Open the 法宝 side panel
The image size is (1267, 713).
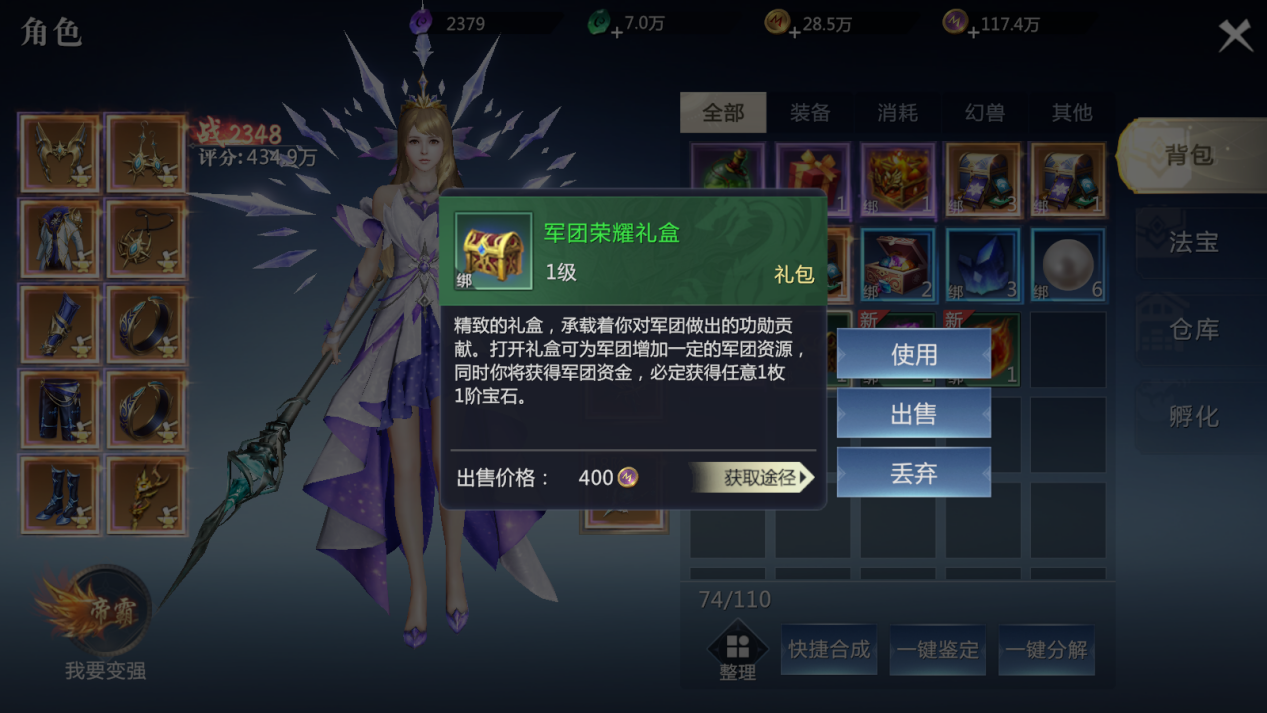(x=1191, y=242)
